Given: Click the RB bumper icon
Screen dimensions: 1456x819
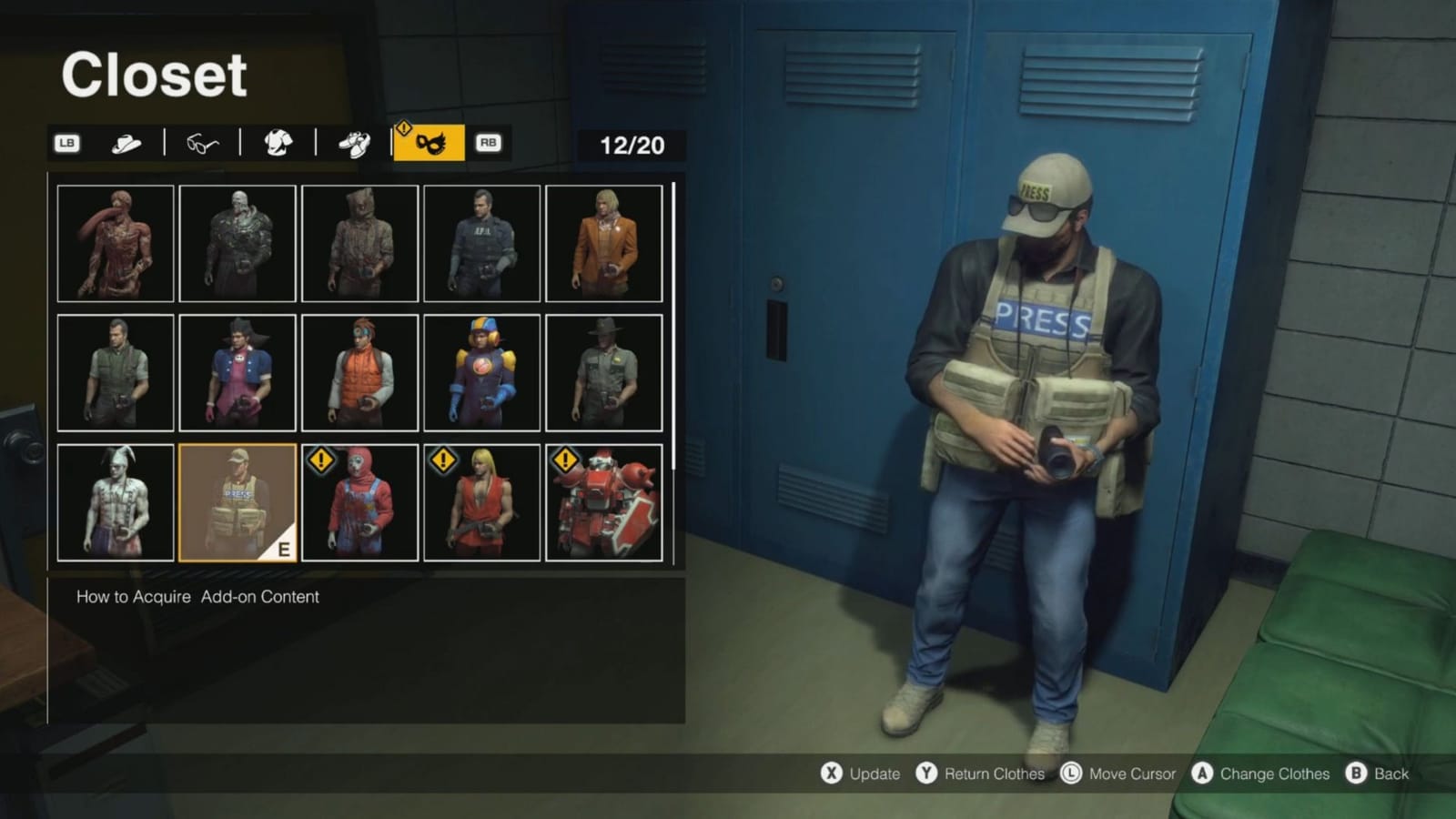Looking at the screenshot, I should [x=487, y=144].
